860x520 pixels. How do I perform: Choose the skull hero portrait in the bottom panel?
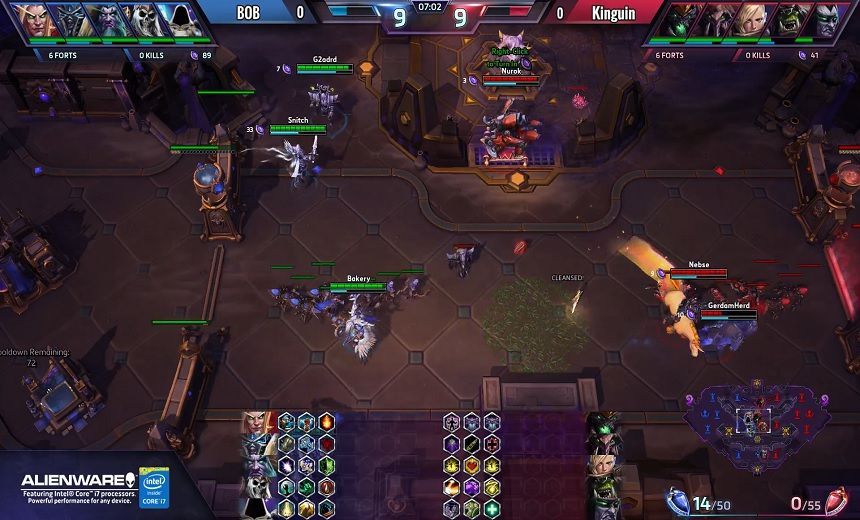pyautogui.click(x=257, y=487)
